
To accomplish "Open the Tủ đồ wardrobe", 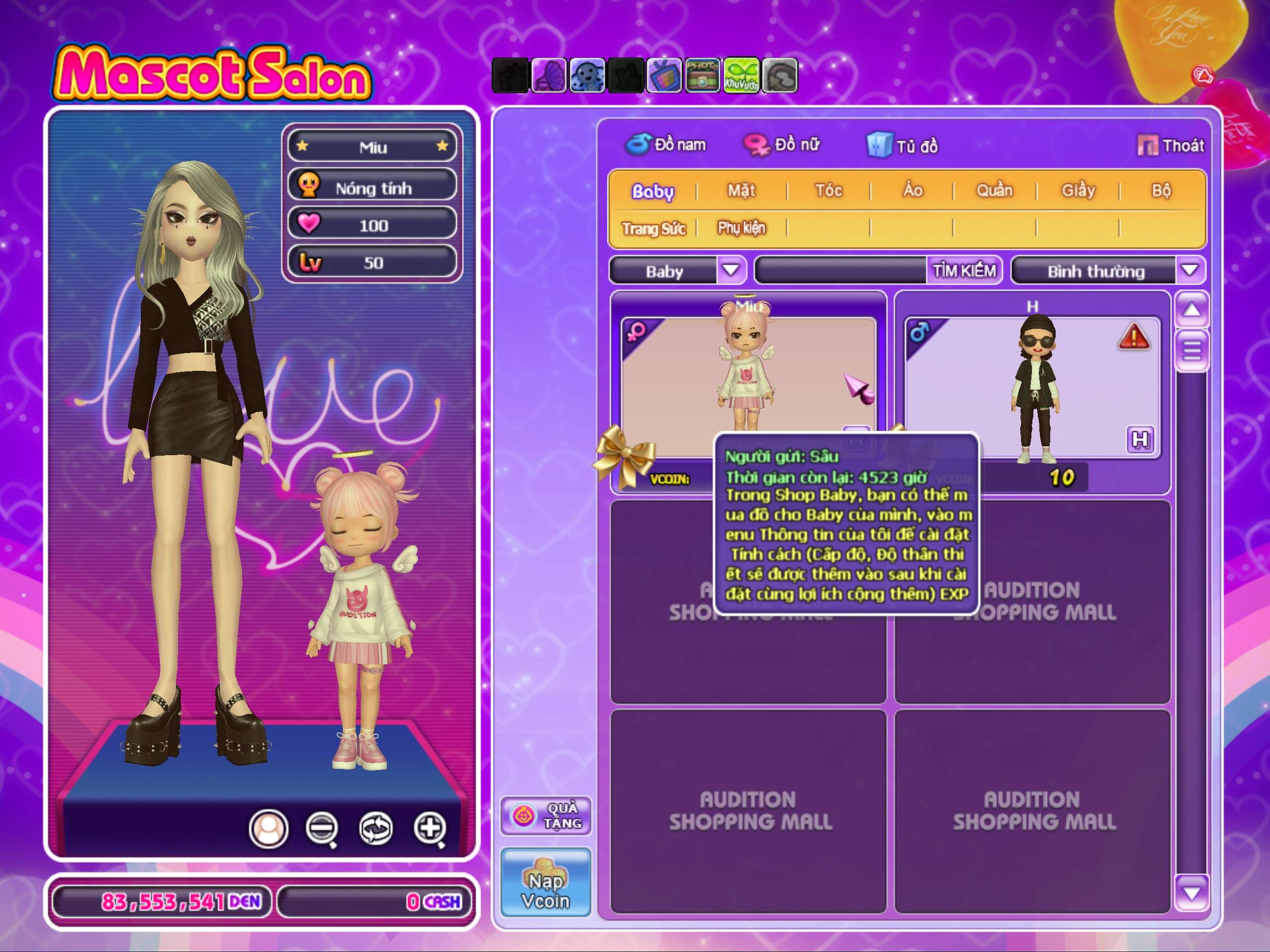I will click(902, 146).
